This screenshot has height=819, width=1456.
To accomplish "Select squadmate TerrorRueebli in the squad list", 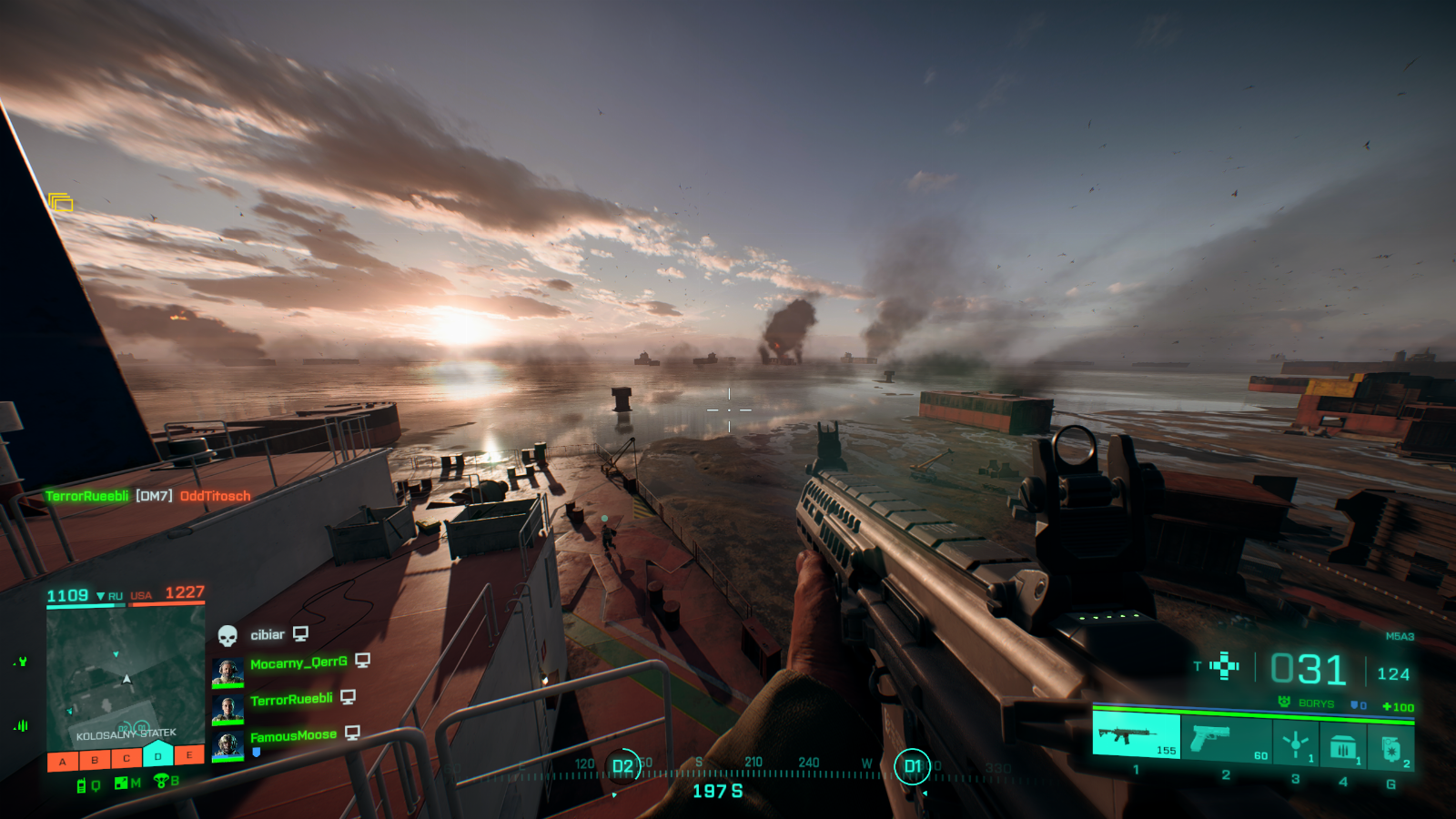I will click(x=291, y=700).
